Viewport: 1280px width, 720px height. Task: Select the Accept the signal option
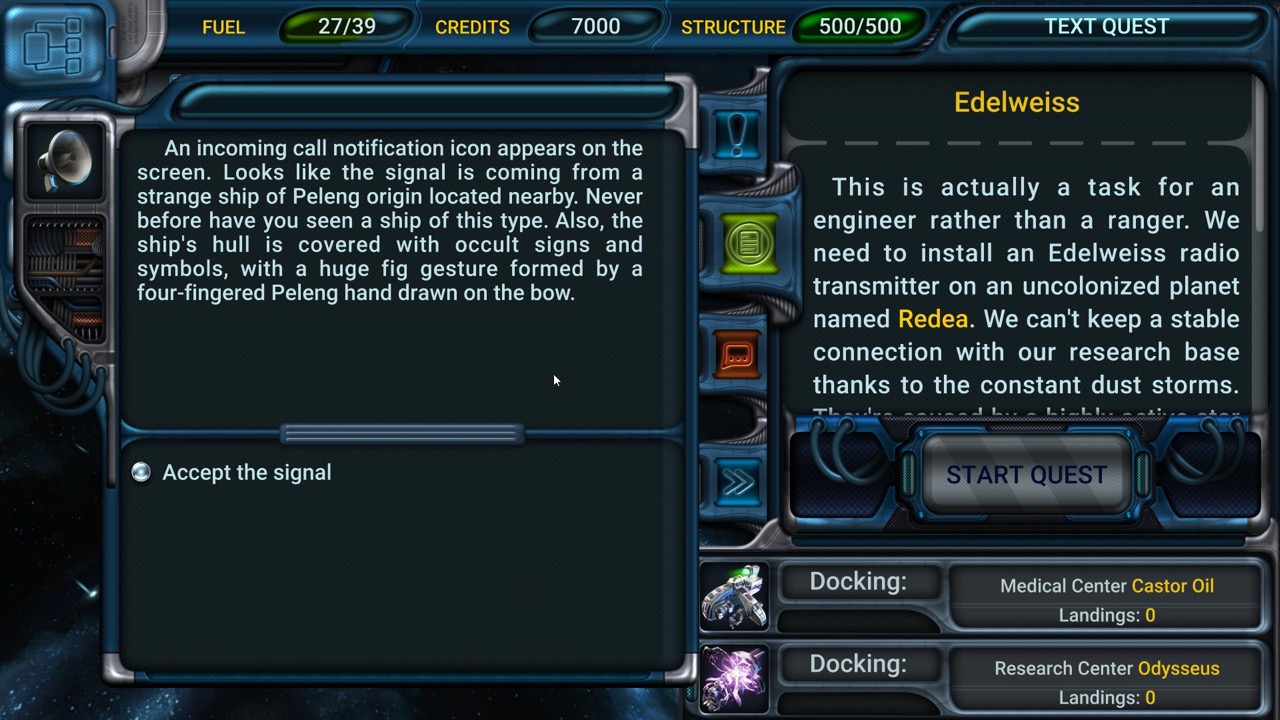247,472
